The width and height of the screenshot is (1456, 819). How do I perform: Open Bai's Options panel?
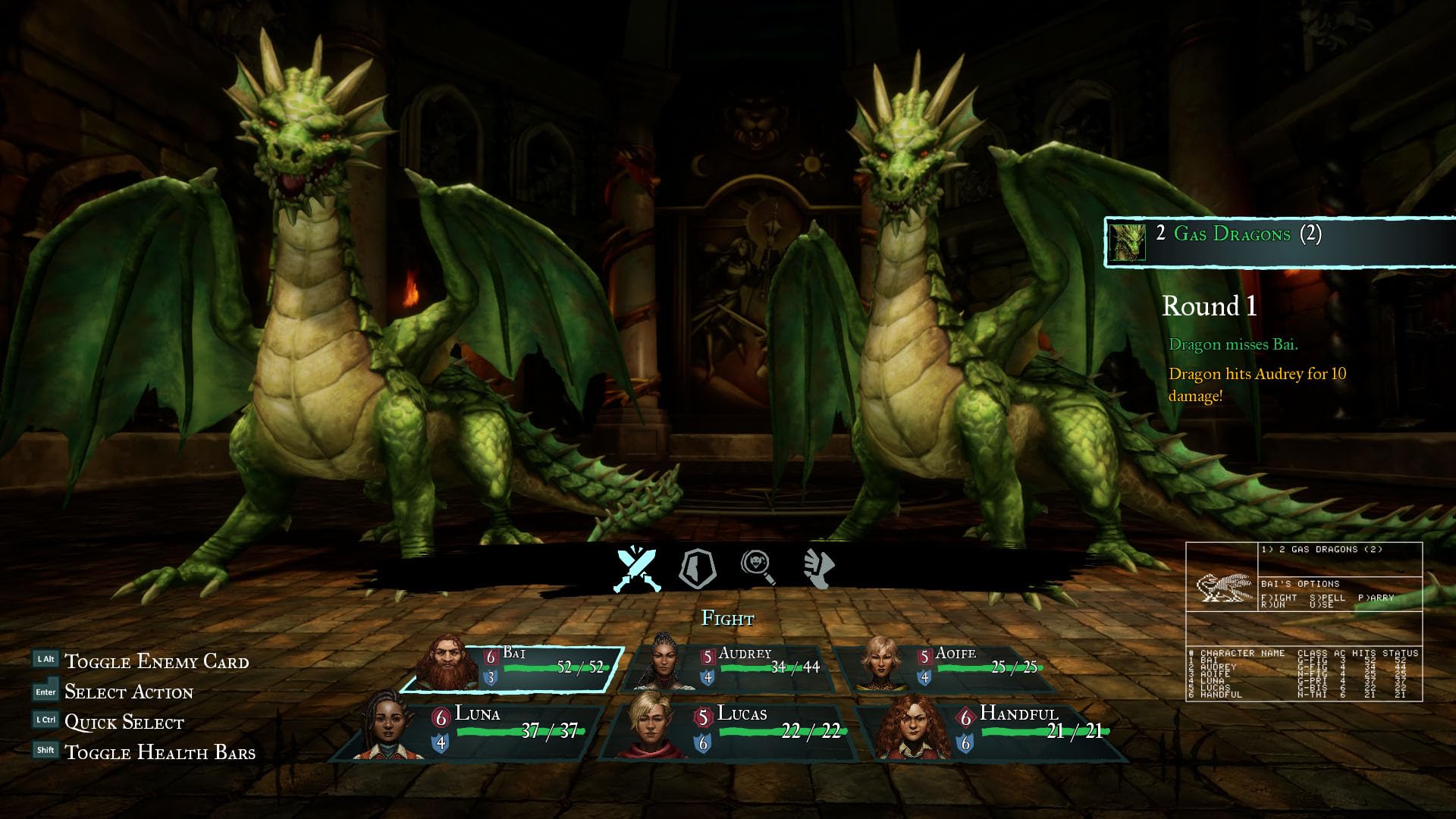click(1299, 584)
